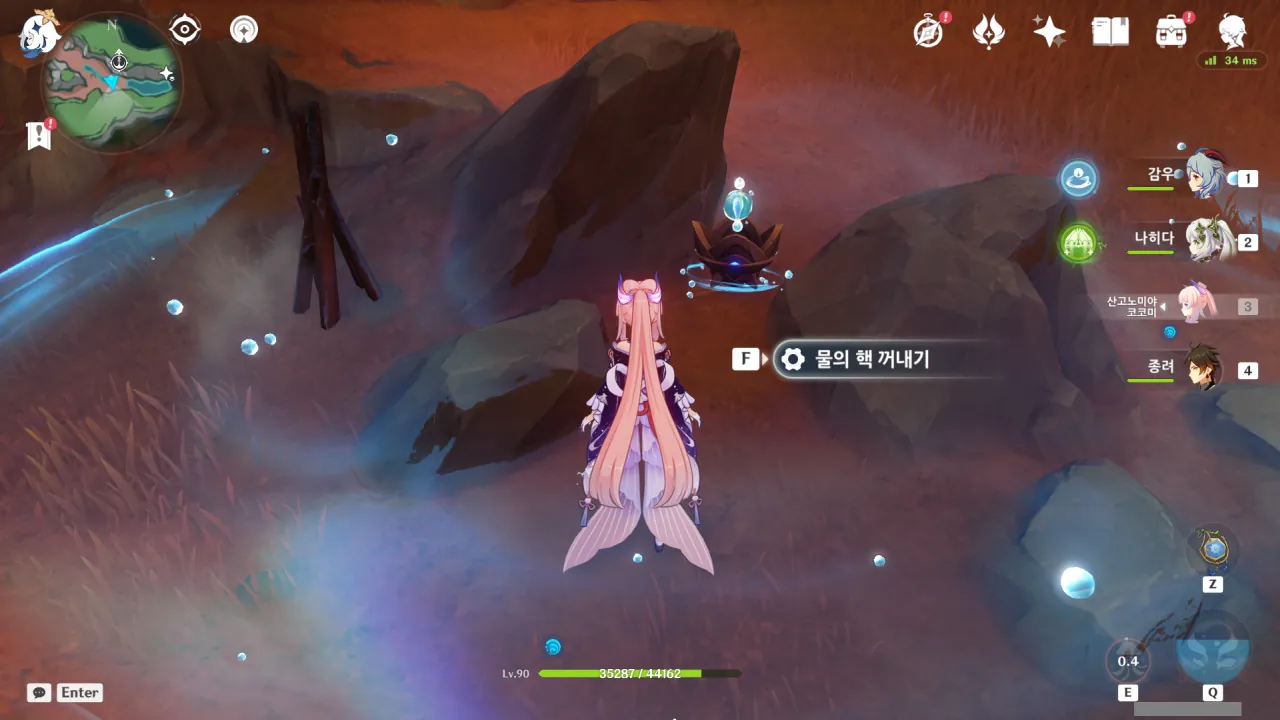
Task: Trigger 감우's blue elemental burst icon
Action: [1078, 179]
